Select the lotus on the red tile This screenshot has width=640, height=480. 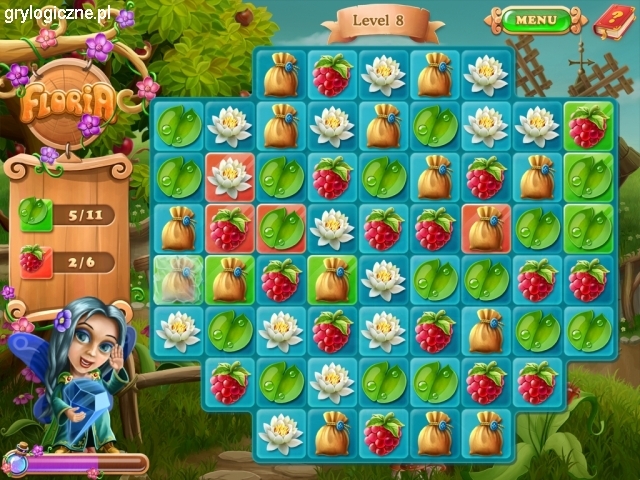pos(230,177)
